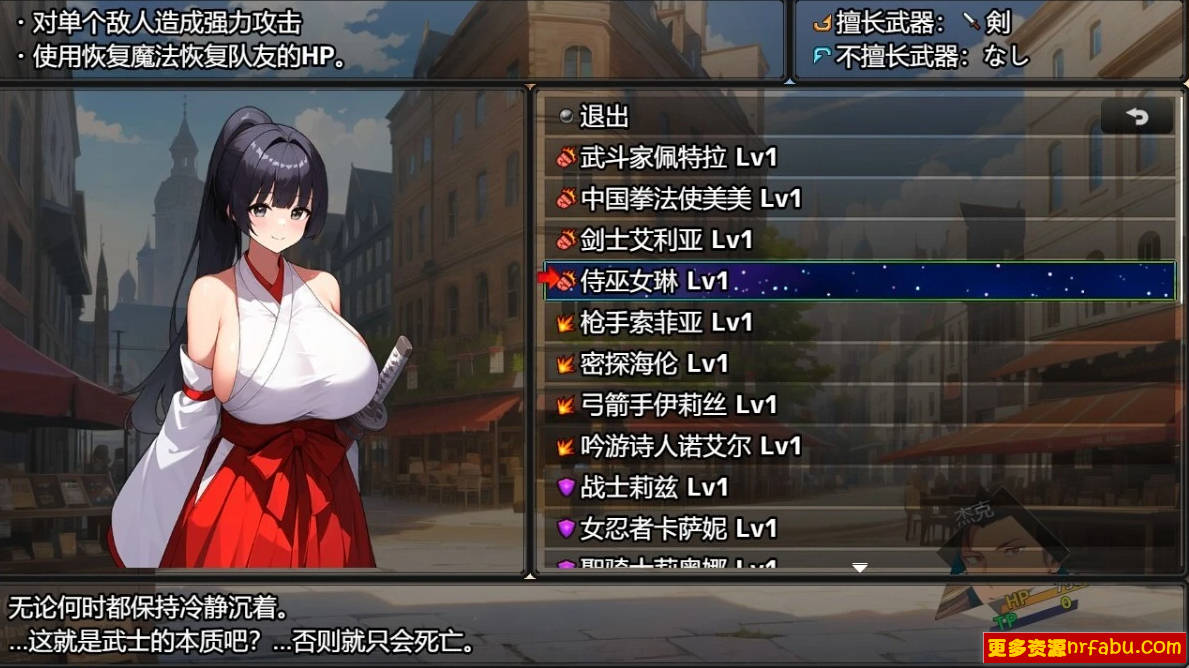Click the list's scroll-down arrow
Viewport: 1189px width, 668px height.
pyautogui.click(x=859, y=567)
